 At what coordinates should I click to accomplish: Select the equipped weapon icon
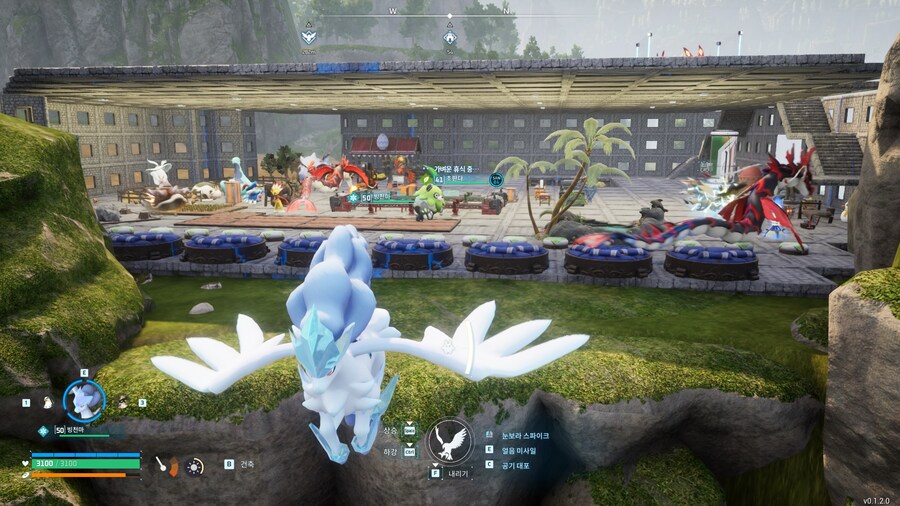tap(162, 466)
